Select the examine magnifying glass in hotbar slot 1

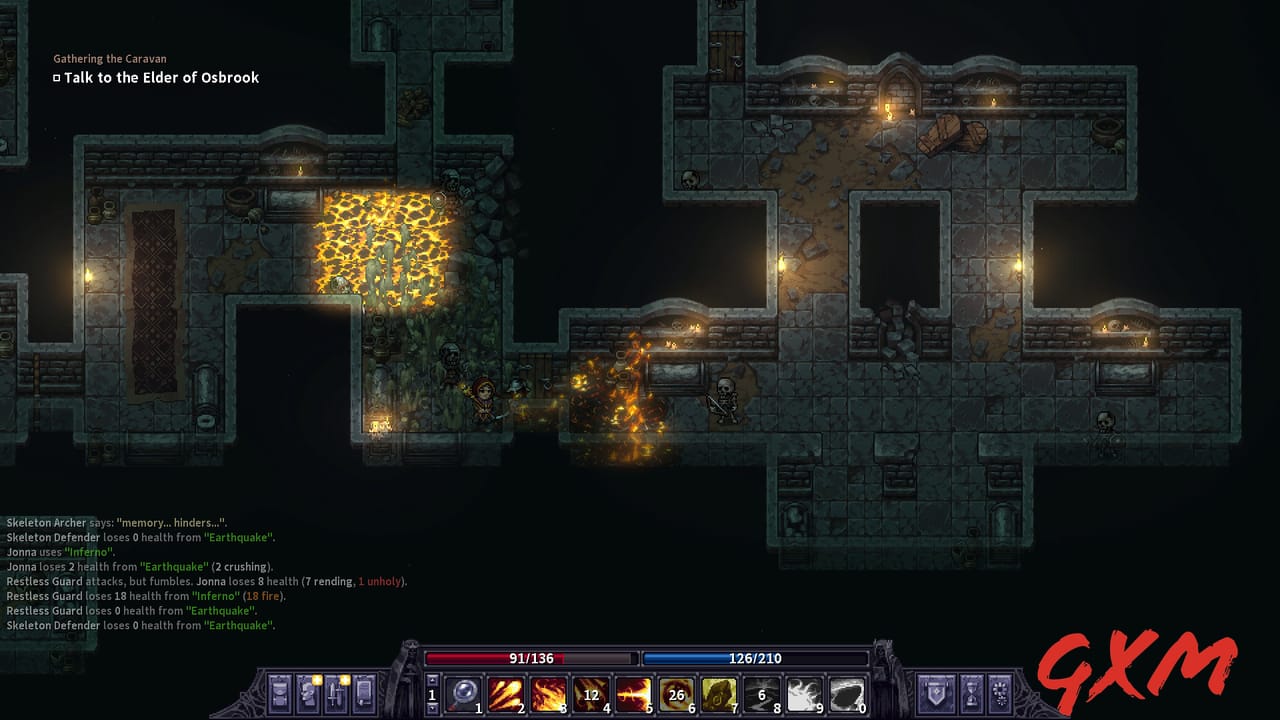(x=463, y=695)
